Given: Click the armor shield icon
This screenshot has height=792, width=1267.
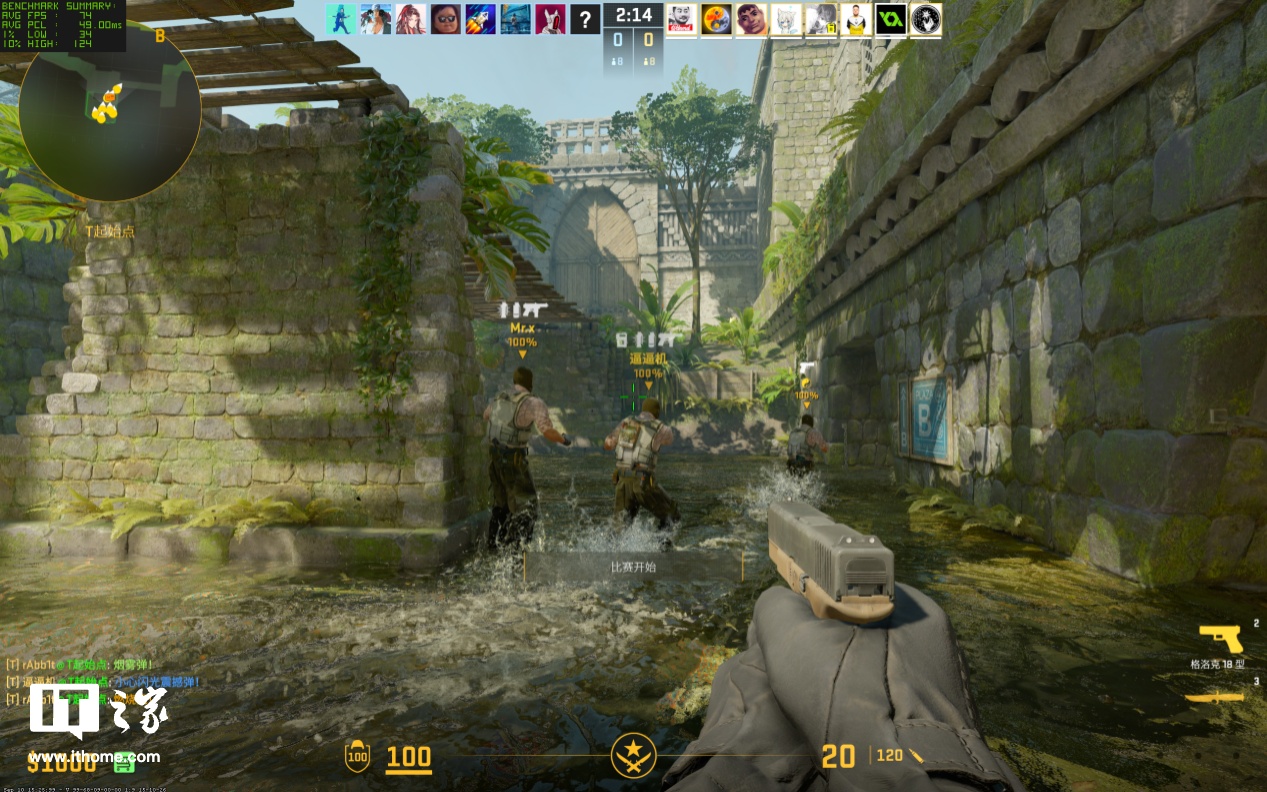Looking at the screenshot, I should point(356,757).
